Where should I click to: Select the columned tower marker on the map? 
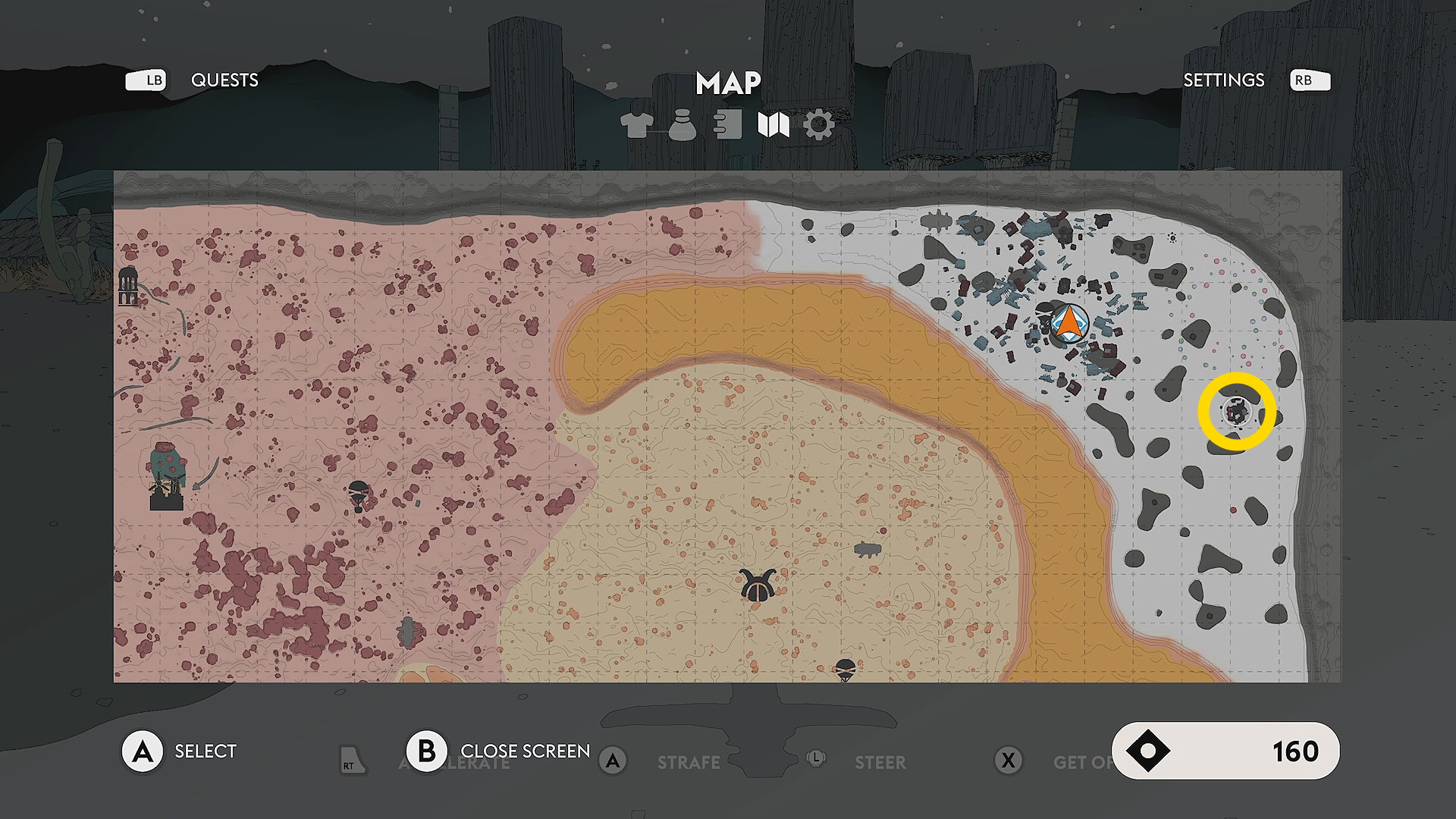pyautogui.click(x=128, y=286)
